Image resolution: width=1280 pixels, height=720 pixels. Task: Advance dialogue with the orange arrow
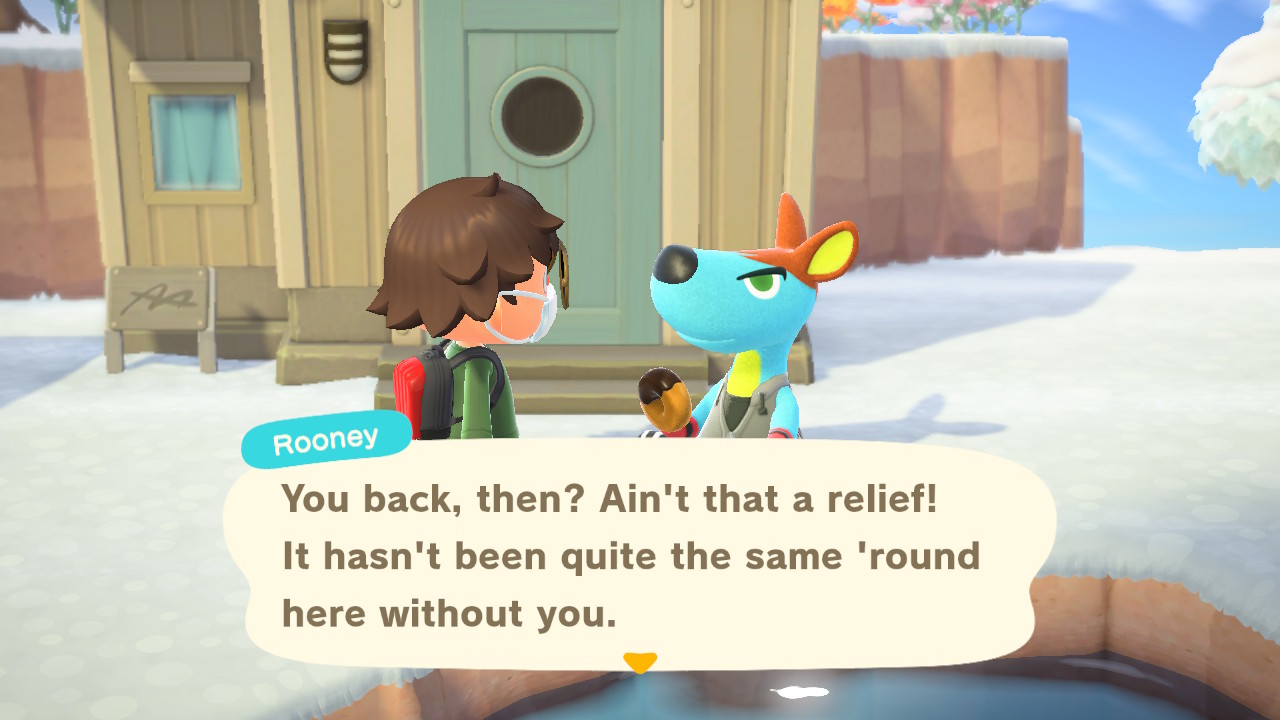[x=640, y=662]
